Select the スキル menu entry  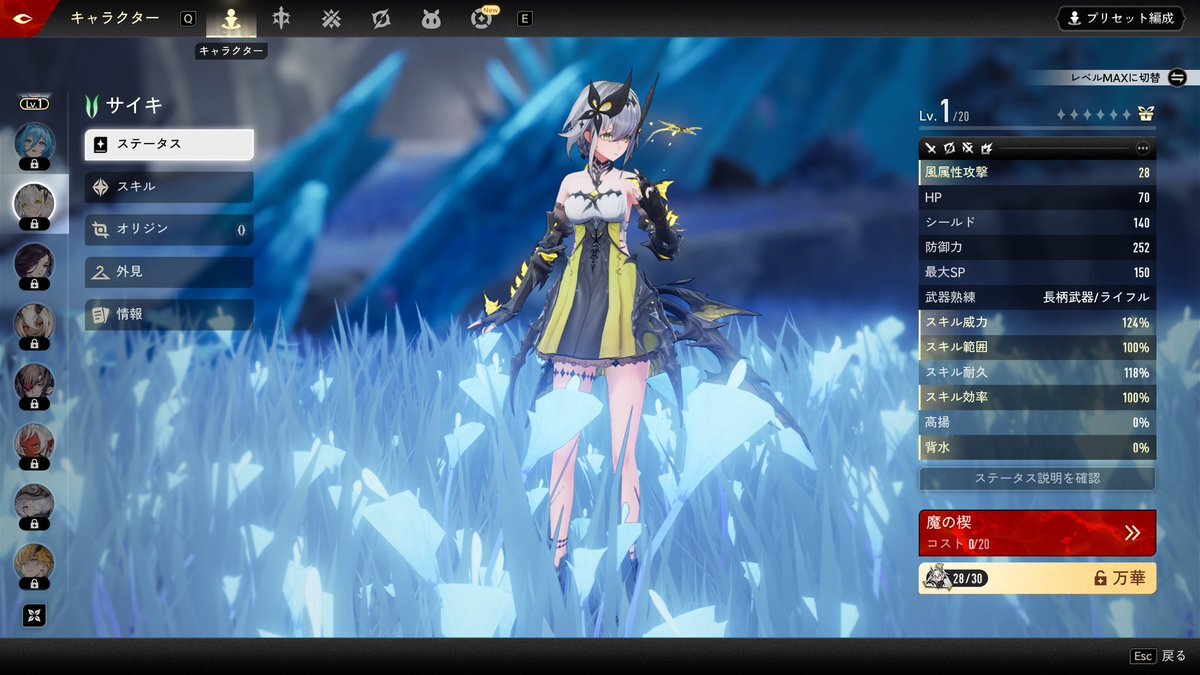[169, 187]
